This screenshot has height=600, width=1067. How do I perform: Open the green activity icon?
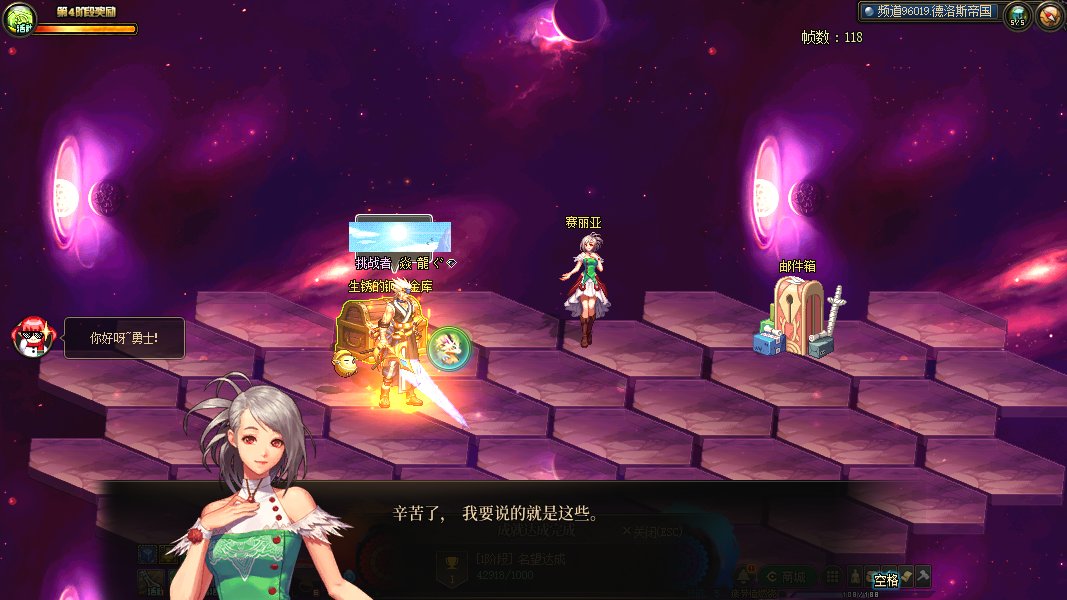(x=20, y=19)
